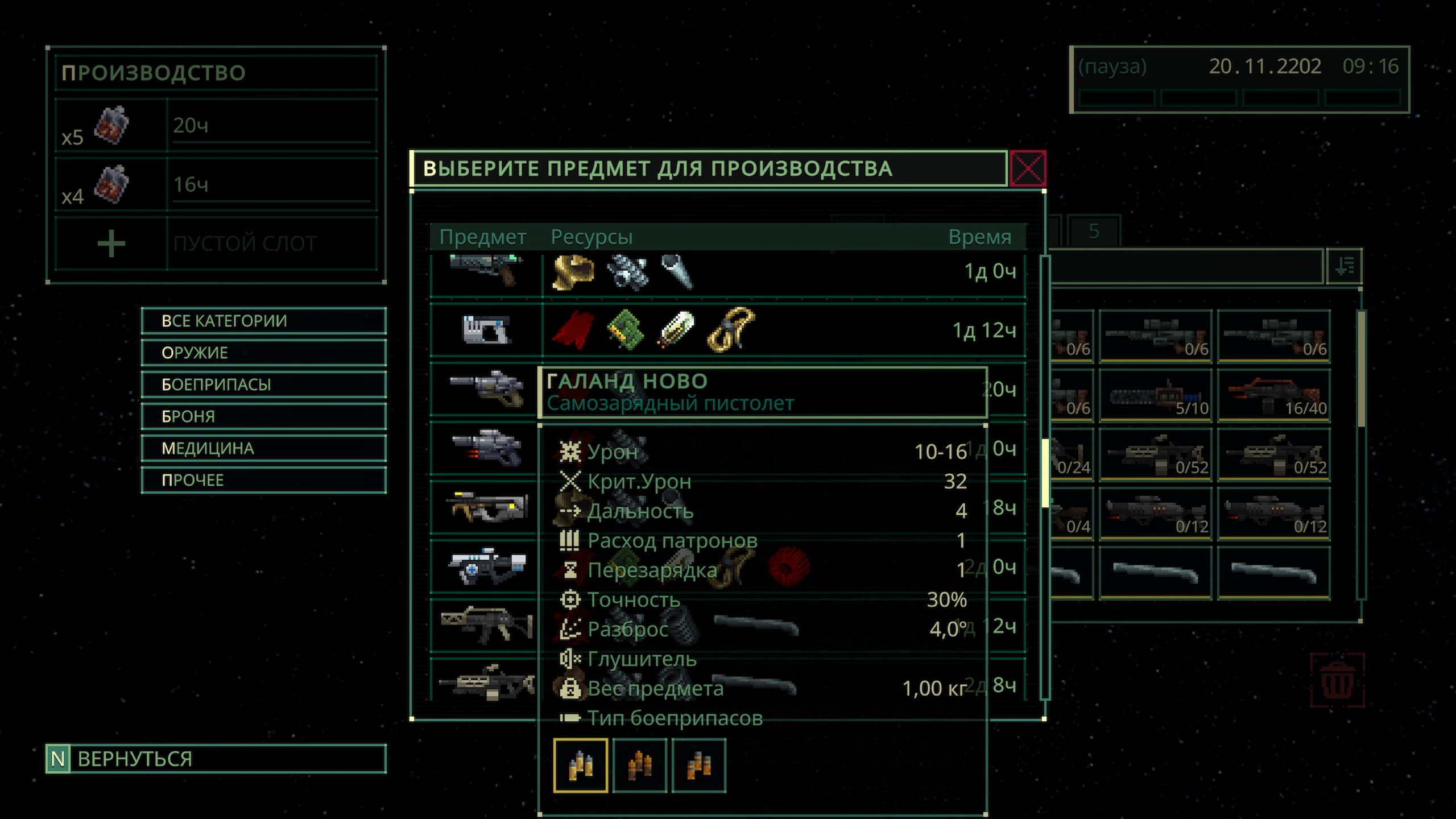Add item to empty production slot
The height and width of the screenshot is (819, 1456).
[x=111, y=244]
